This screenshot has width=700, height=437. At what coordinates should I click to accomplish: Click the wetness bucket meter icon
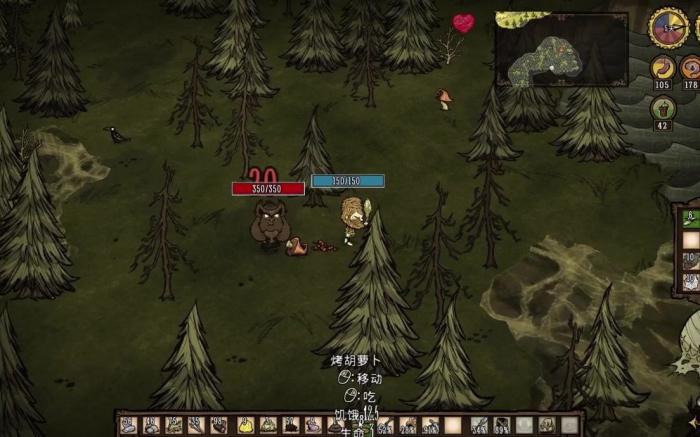[x=662, y=107]
